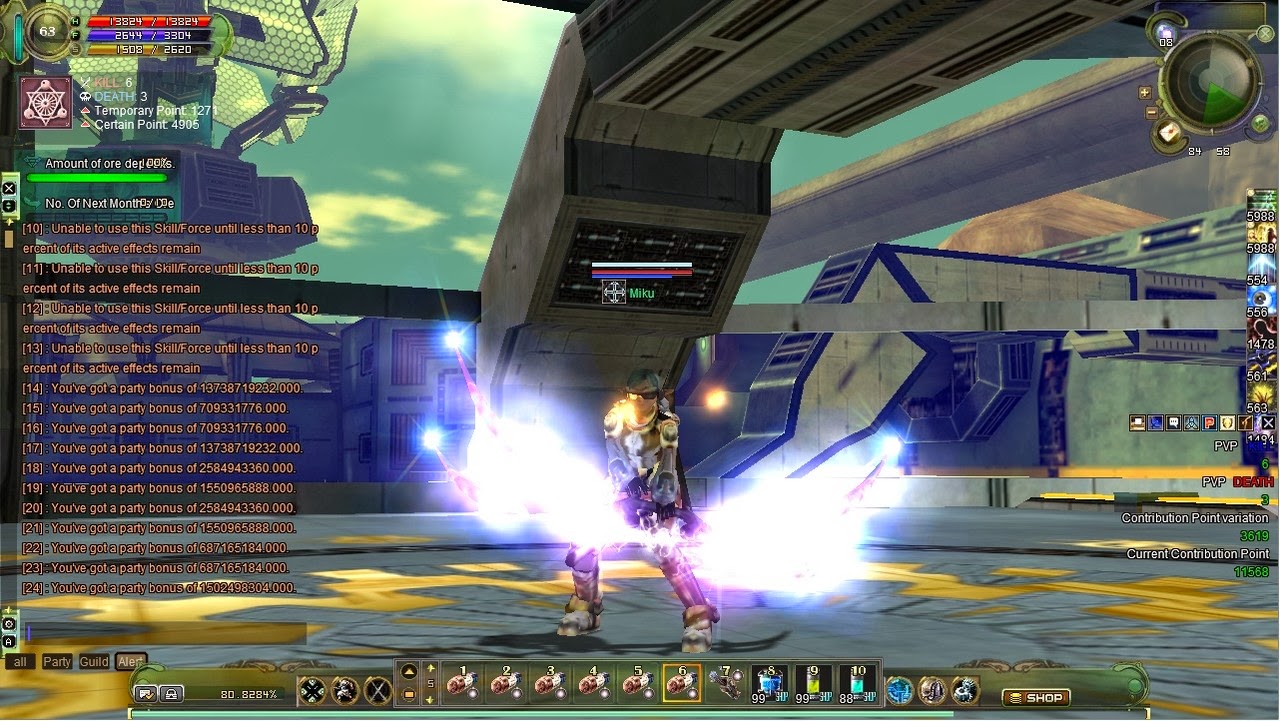1280x721 pixels.
Task: Click the yellow down arrow below the page number
Action: point(430,701)
